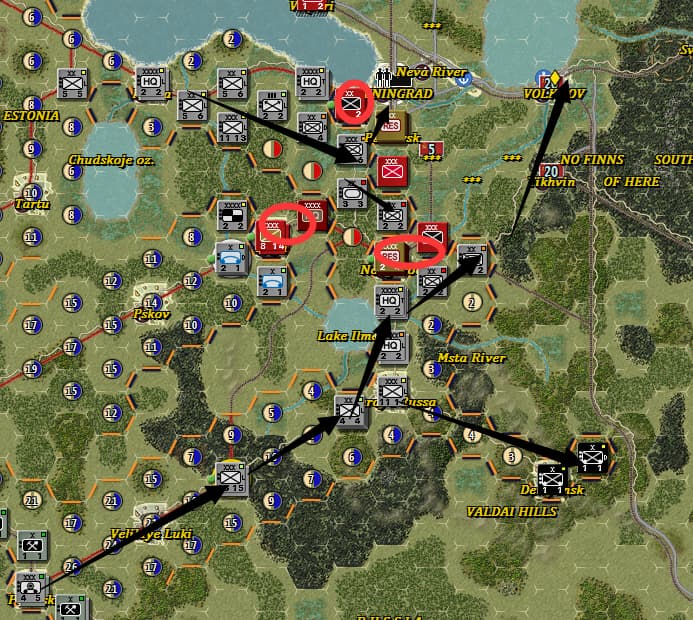
Task: Select the 4-4 German infantry counter
Action: [350, 411]
